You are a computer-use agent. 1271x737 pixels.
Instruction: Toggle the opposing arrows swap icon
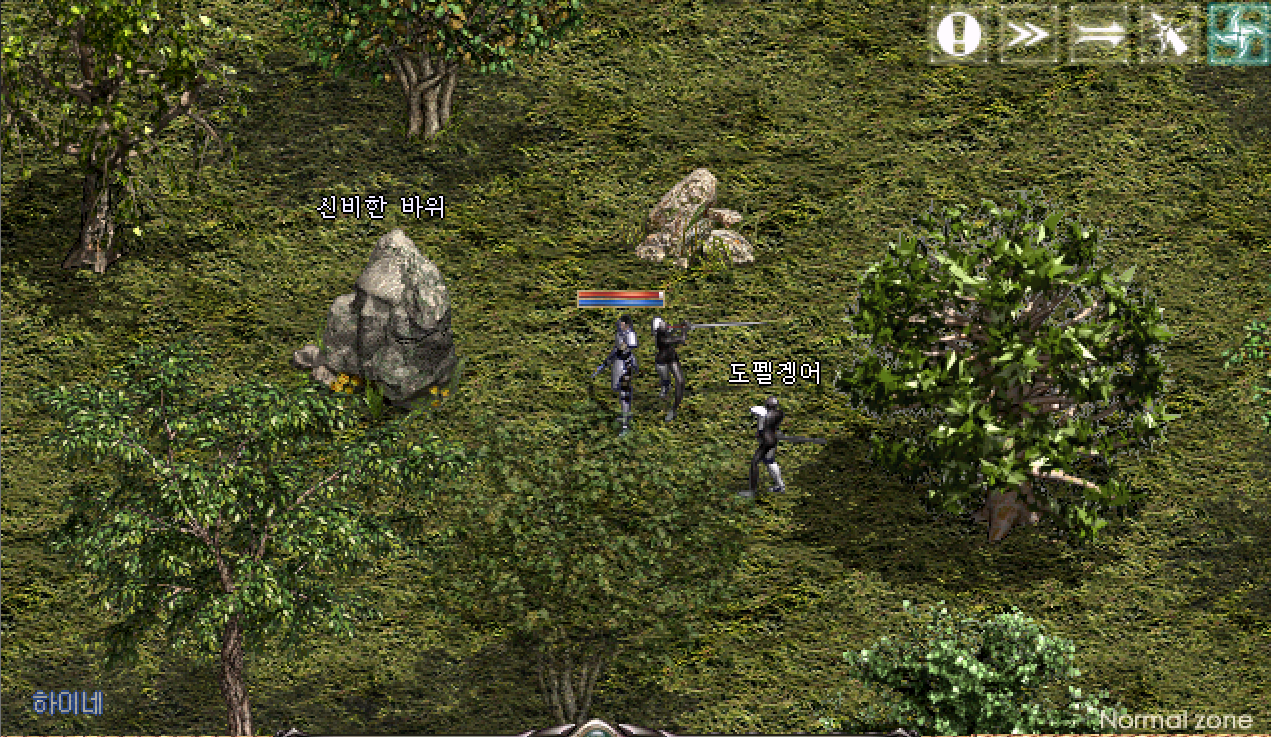click(1098, 35)
